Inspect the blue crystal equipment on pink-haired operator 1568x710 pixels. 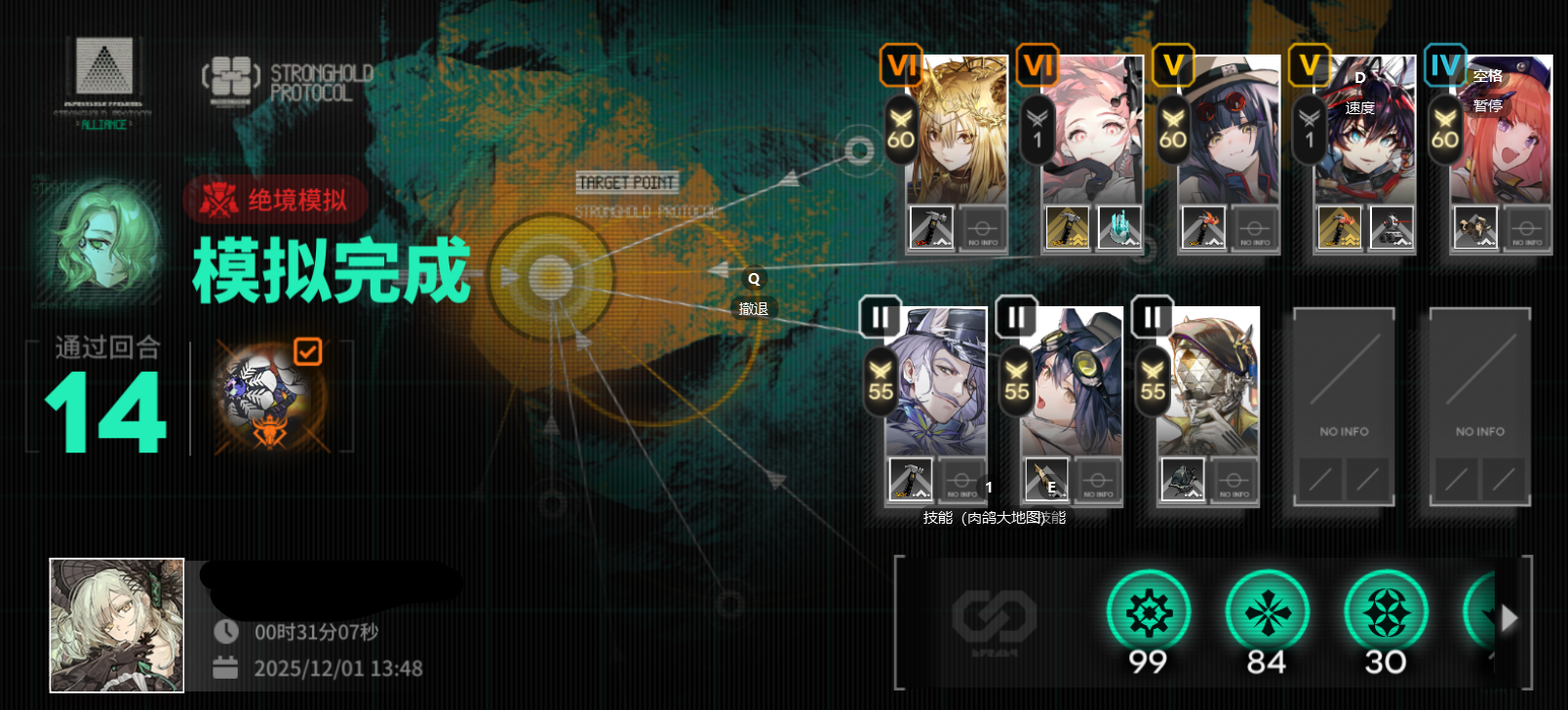(1118, 228)
